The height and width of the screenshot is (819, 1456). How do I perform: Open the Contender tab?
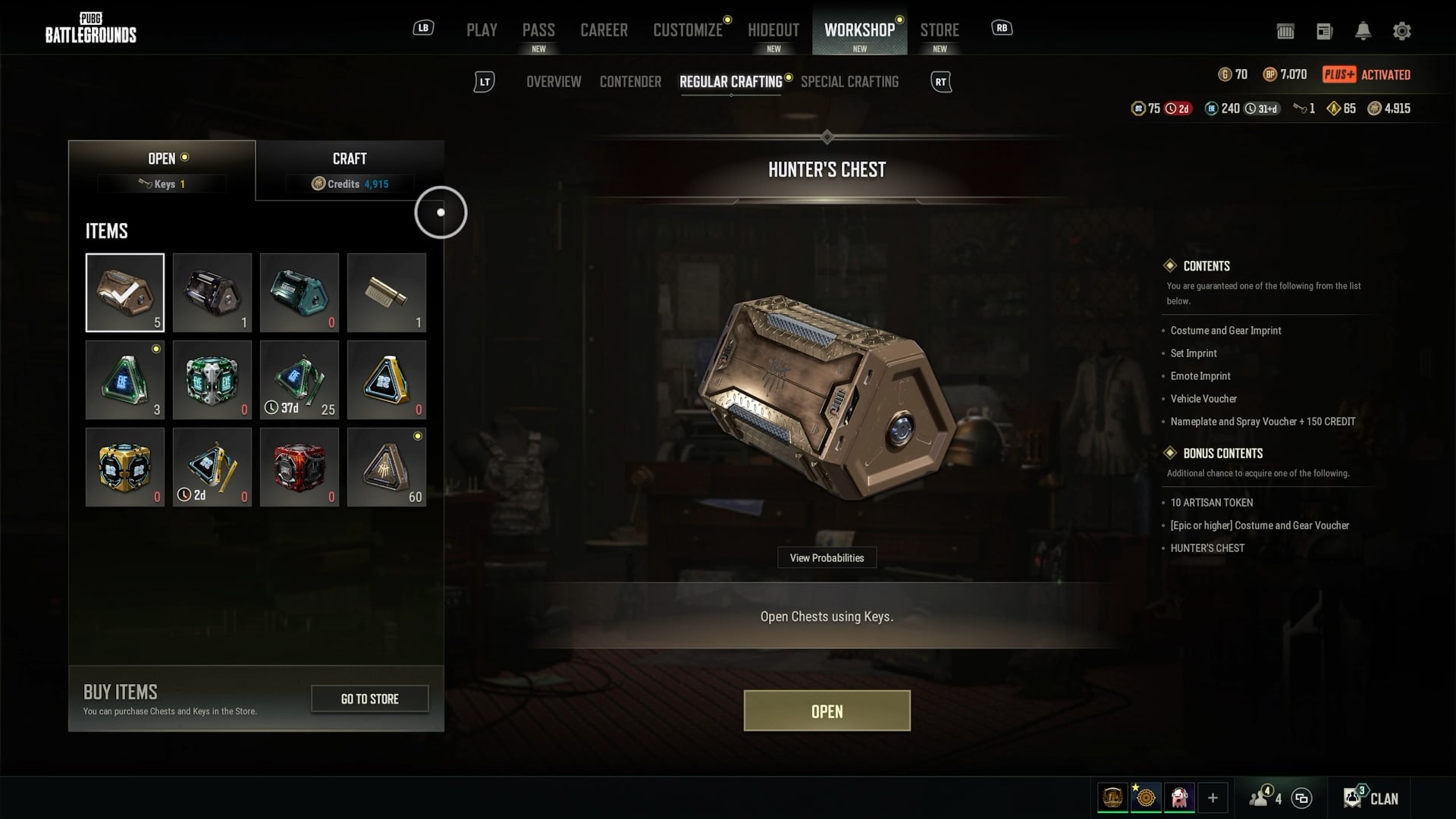(x=630, y=82)
